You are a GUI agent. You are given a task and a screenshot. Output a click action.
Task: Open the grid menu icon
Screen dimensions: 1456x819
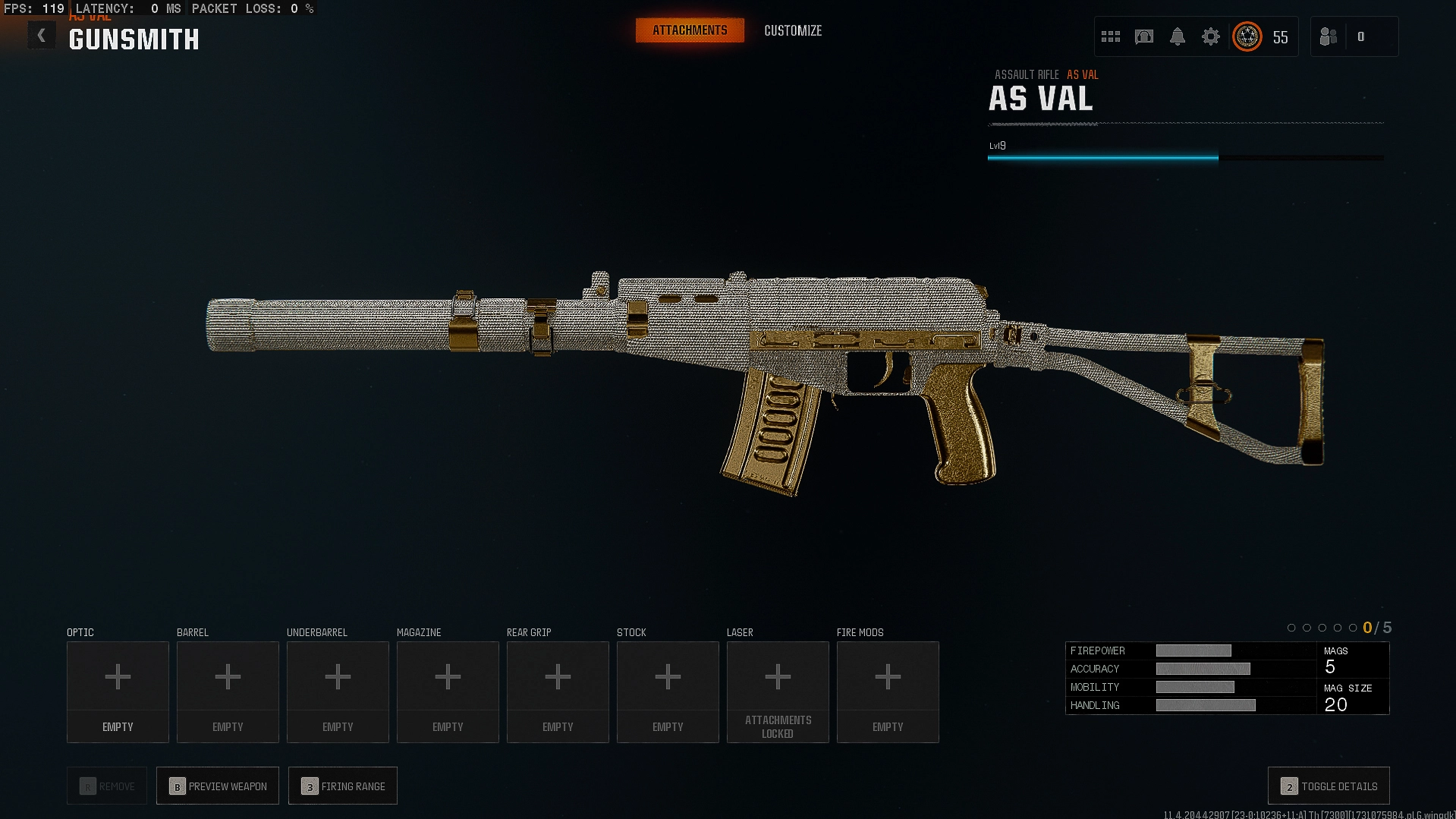[x=1111, y=36]
